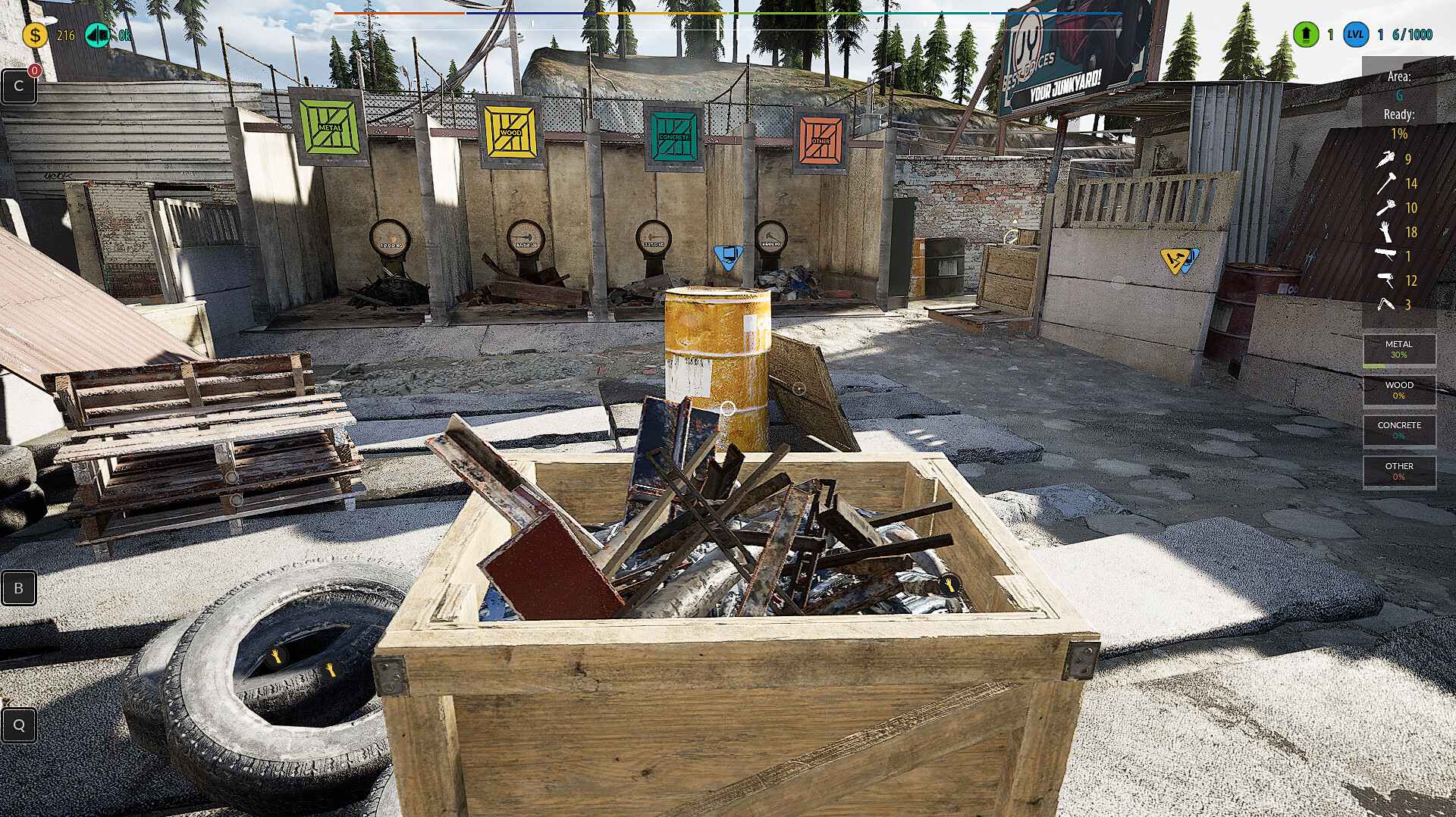Click the yellow dollar coin icon
Viewport: 1456px width, 817px height.
(x=35, y=33)
